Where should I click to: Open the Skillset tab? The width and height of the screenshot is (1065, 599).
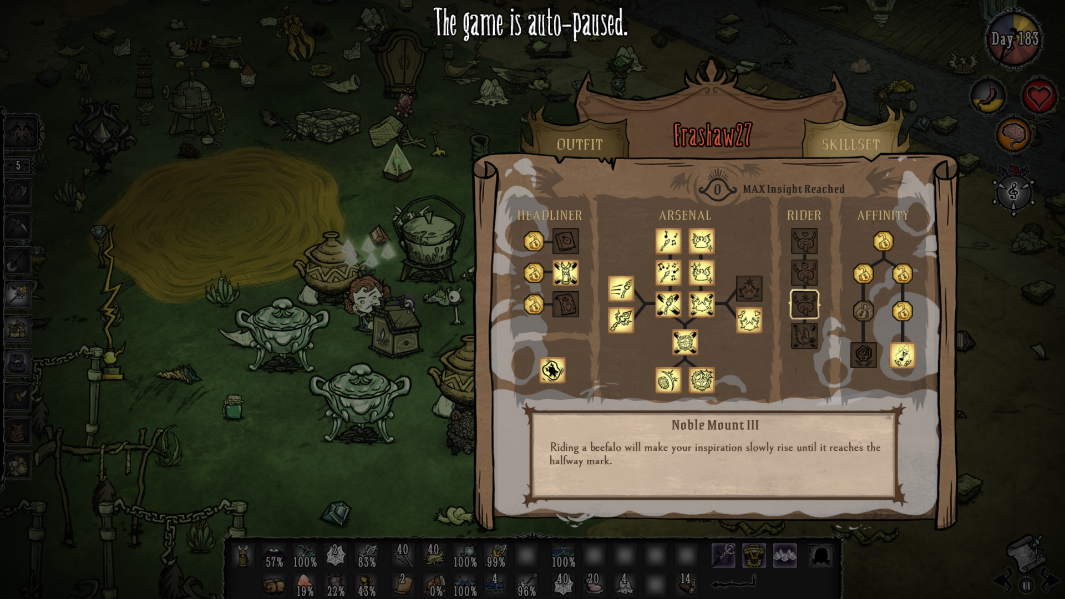(850, 144)
